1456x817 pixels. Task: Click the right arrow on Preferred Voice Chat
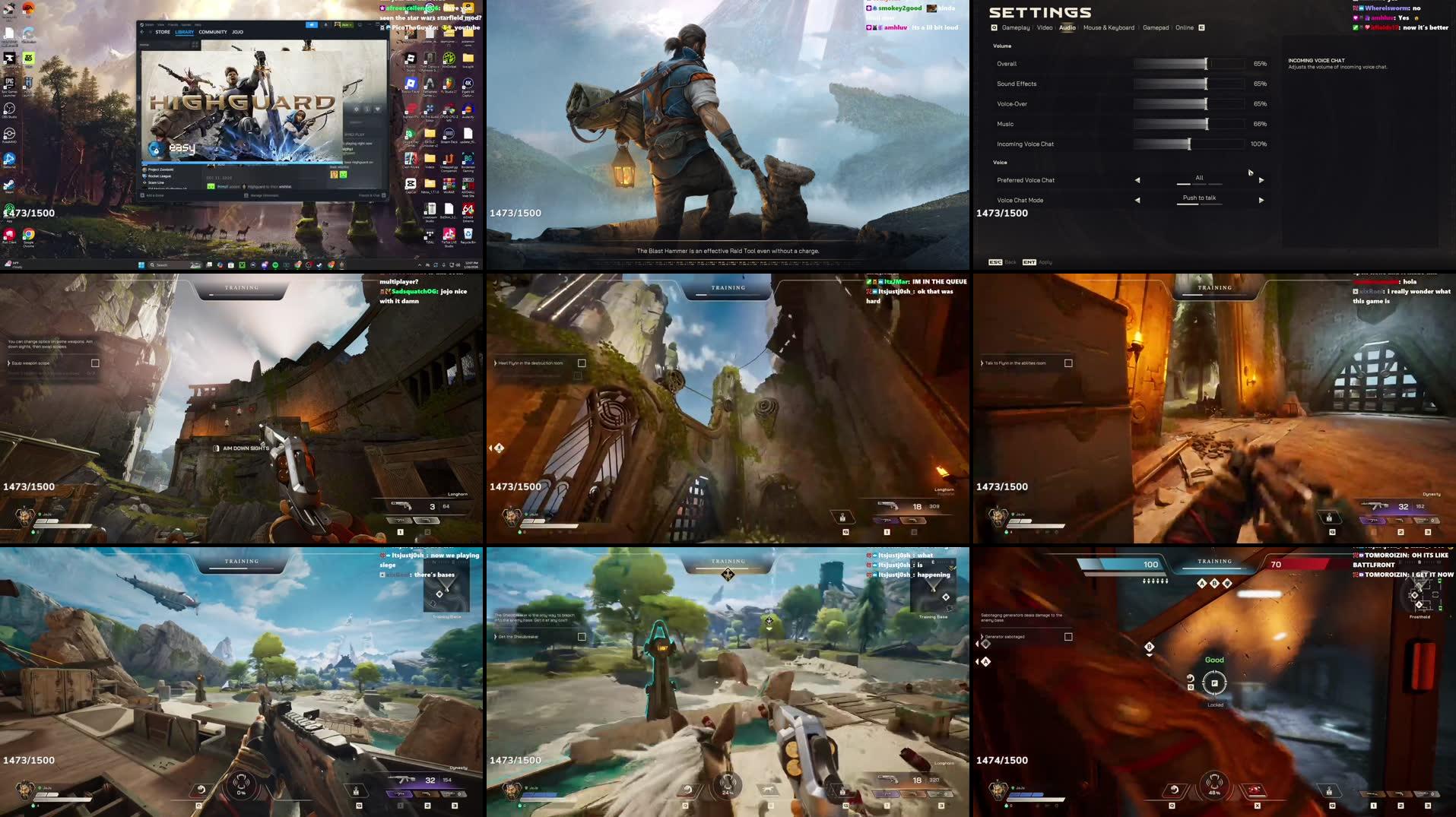tap(1261, 180)
